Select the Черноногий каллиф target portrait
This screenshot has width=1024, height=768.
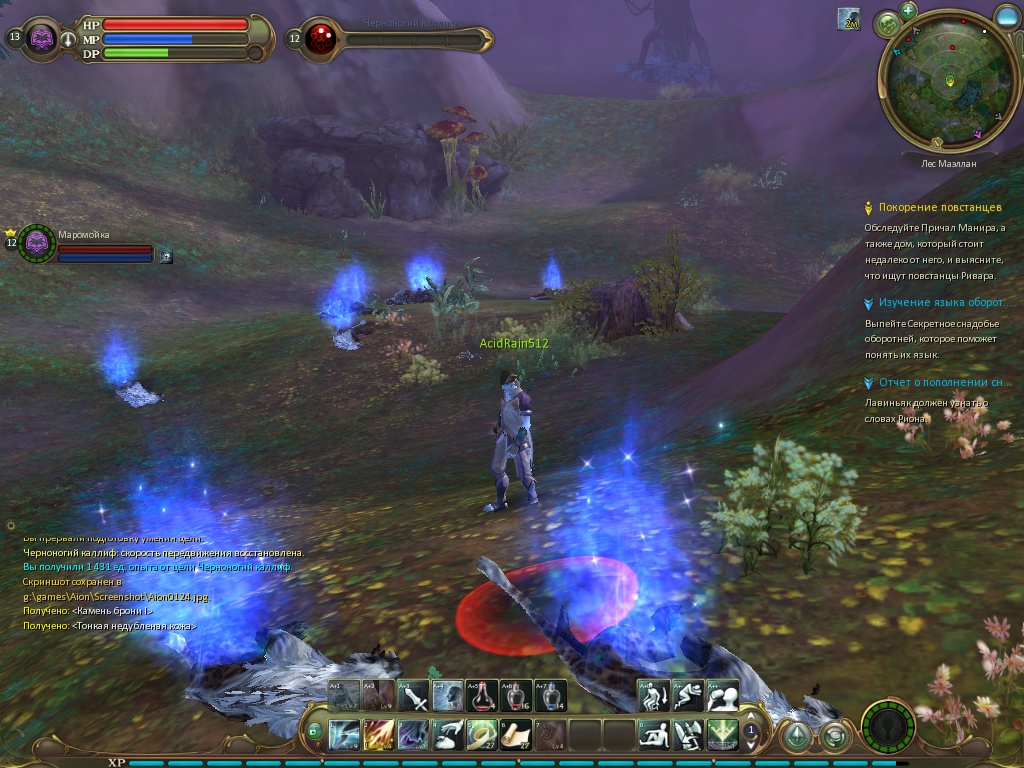tap(321, 39)
